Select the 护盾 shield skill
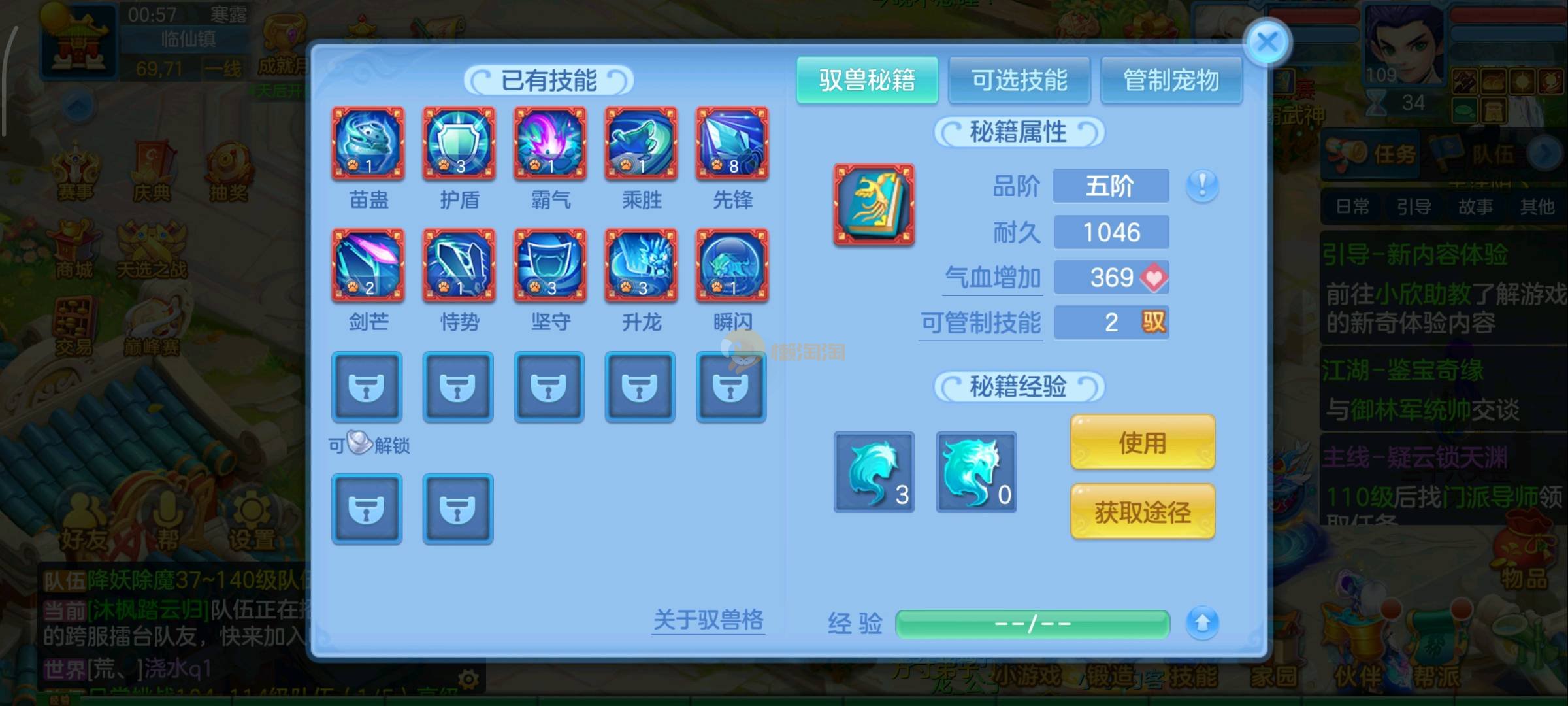The width and height of the screenshot is (1568, 706). pos(459,144)
